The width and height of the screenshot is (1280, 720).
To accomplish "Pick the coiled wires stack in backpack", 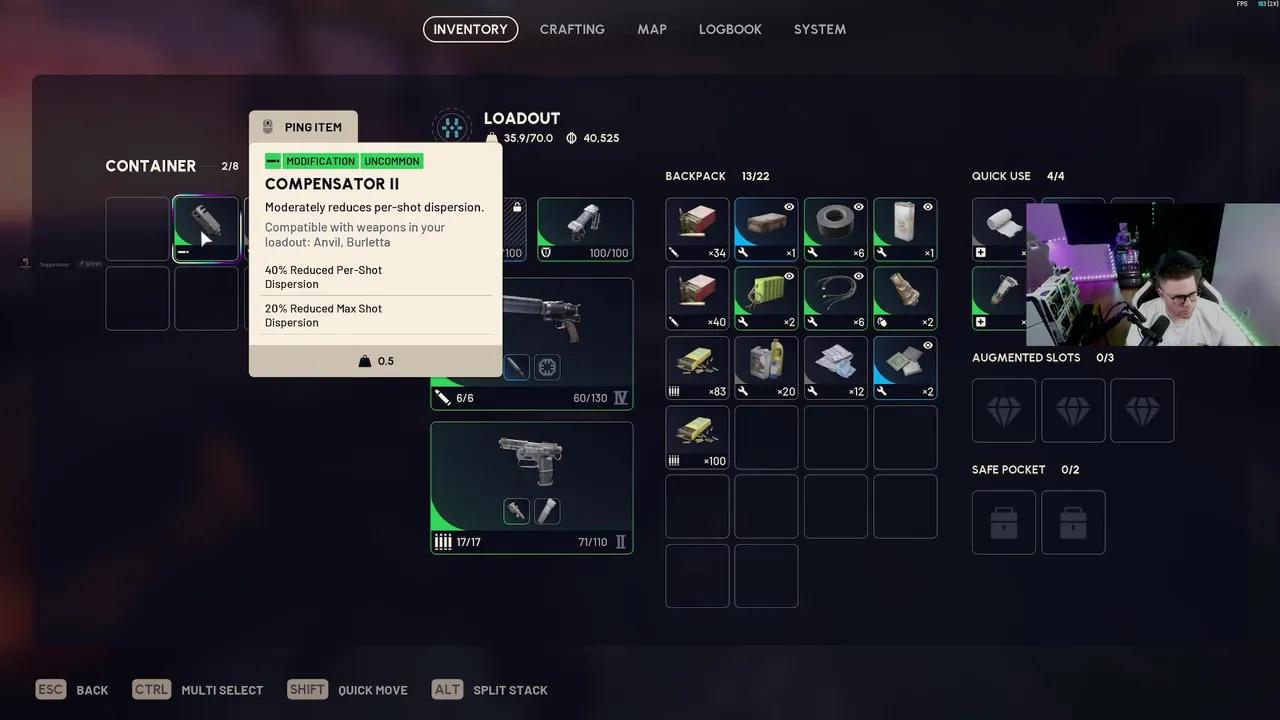I will (836, 298).
